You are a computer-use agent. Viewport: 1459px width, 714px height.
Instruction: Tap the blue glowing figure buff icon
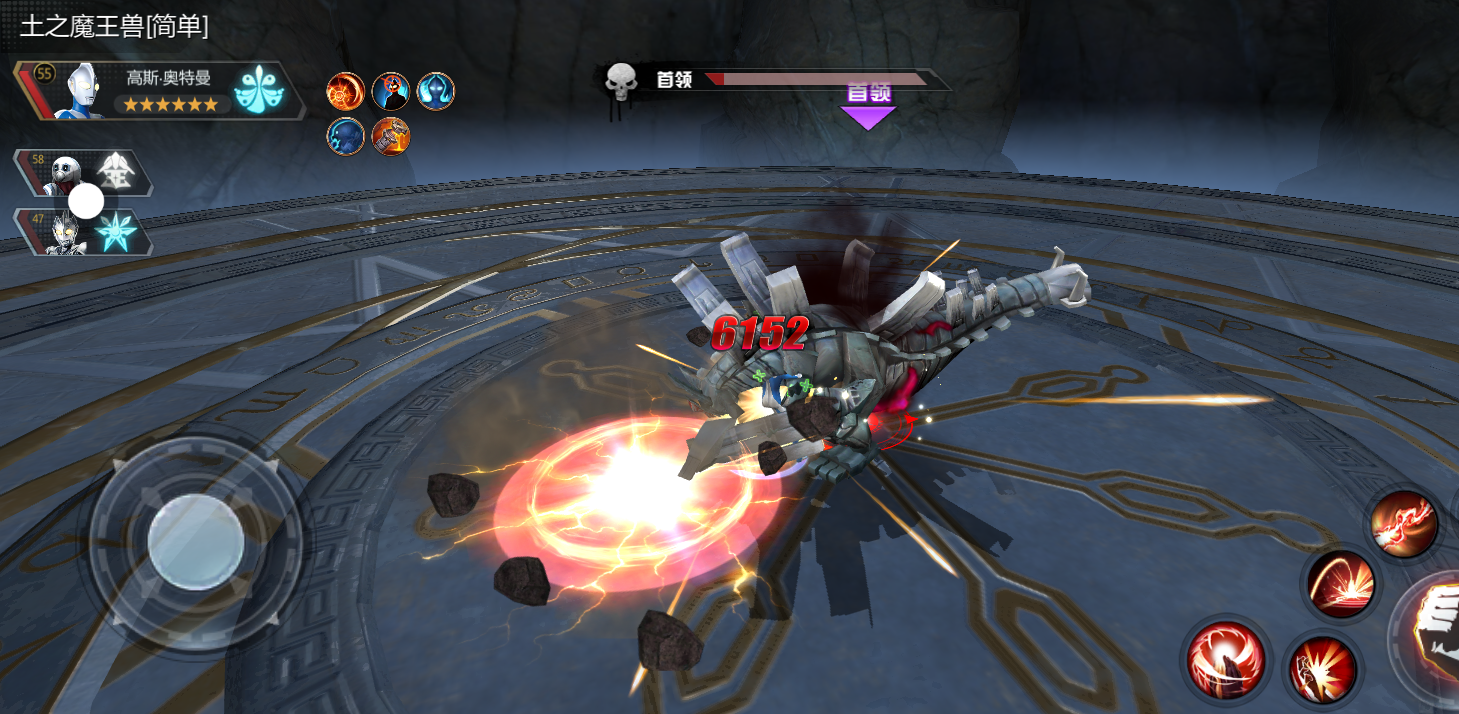435,92
